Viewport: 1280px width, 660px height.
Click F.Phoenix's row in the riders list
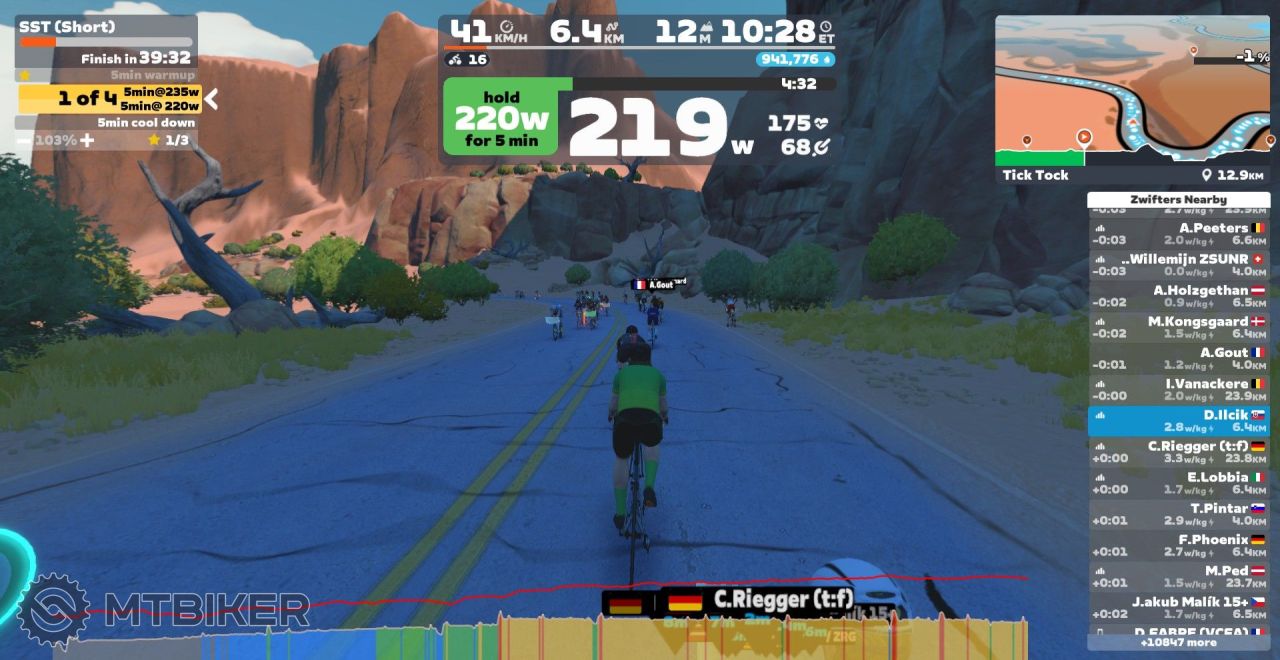1178,545
